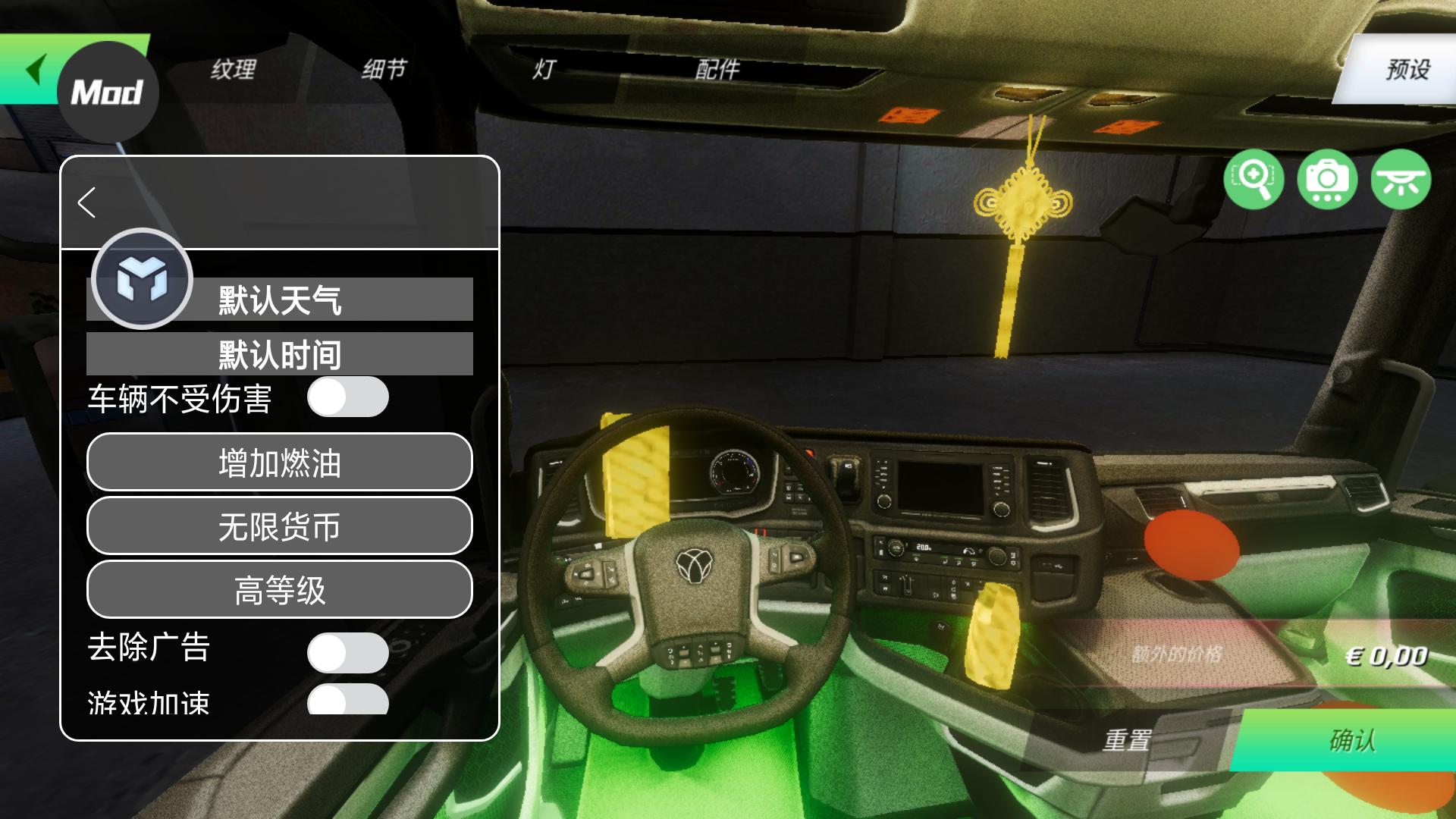
Task: Confirm with the 确认 button
Action: pos(1351,739)
